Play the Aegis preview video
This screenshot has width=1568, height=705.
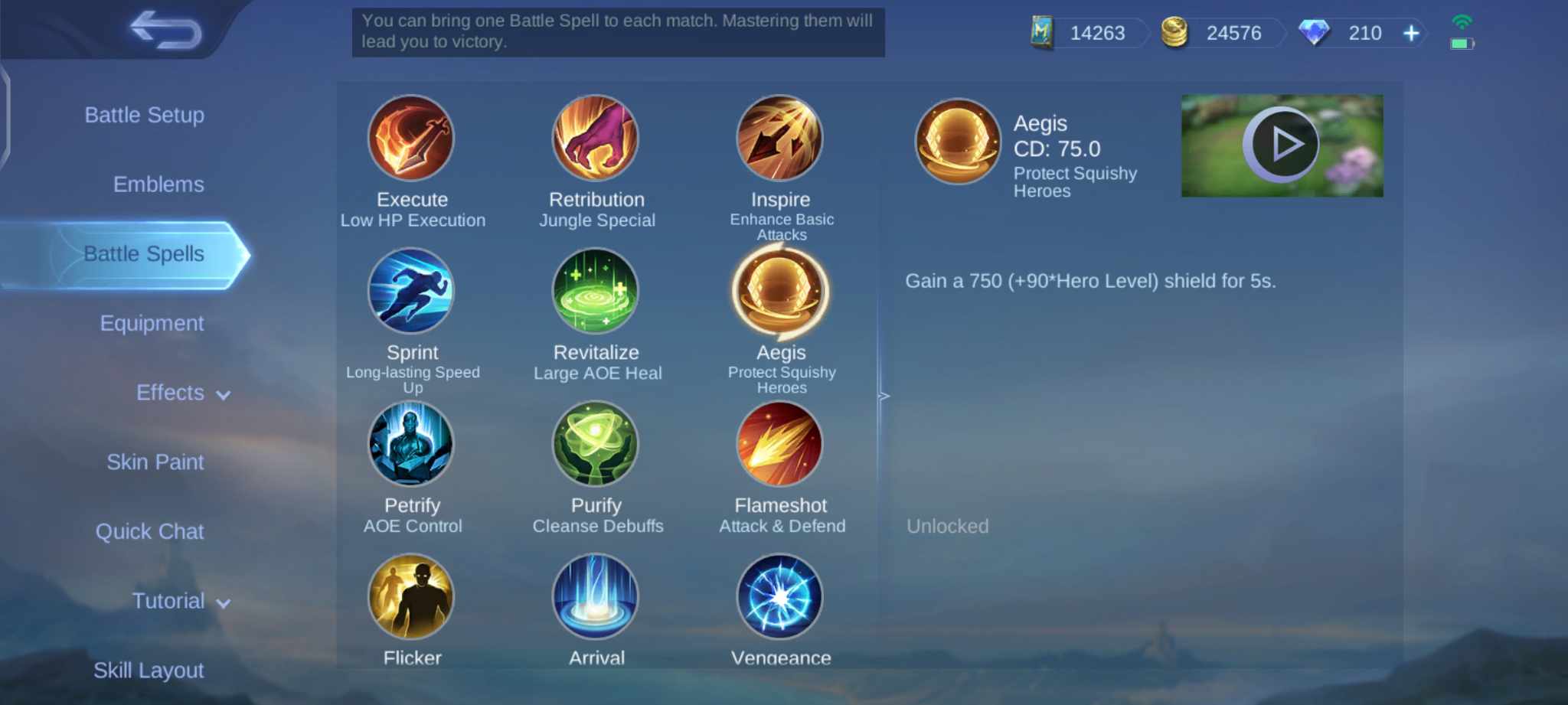1282,144
